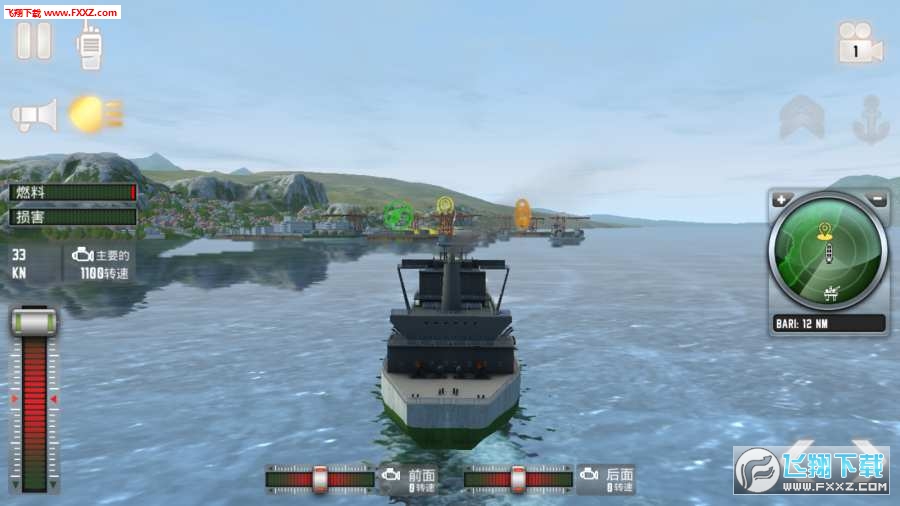Switch the camera view
The width and height of the screenshot is (900, 506).
point(859,45)
